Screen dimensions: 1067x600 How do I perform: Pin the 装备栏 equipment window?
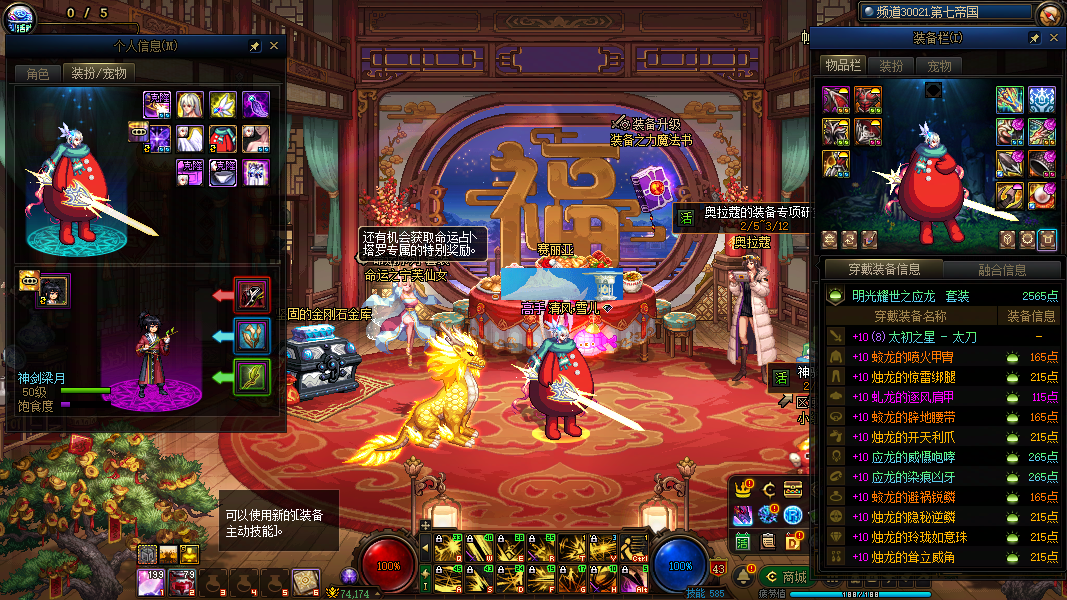(x=1035, y=37)
